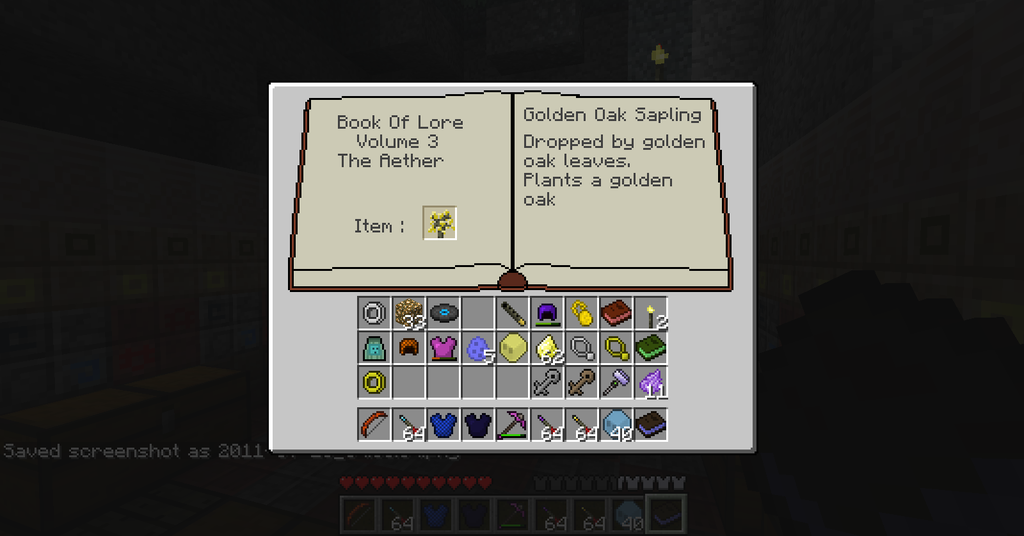Pick up the golden ring
1024x536 pixels.
(374, 382)
